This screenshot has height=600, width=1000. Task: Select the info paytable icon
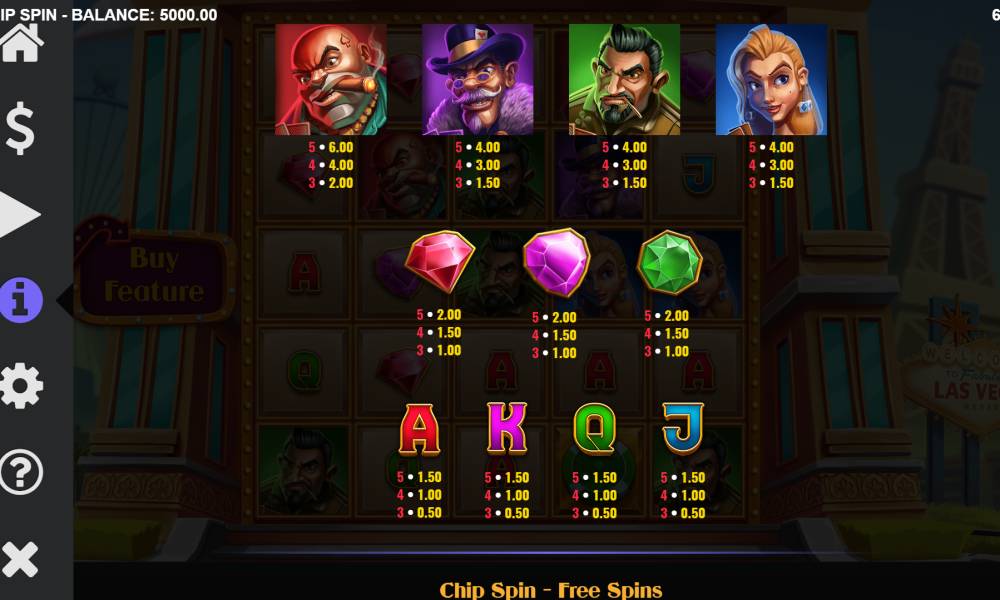[x=21, y=300]
